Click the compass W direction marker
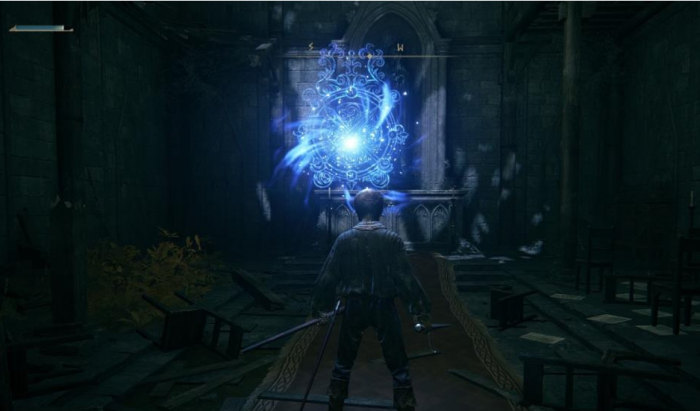700x411 pixels. click(400, 47)
